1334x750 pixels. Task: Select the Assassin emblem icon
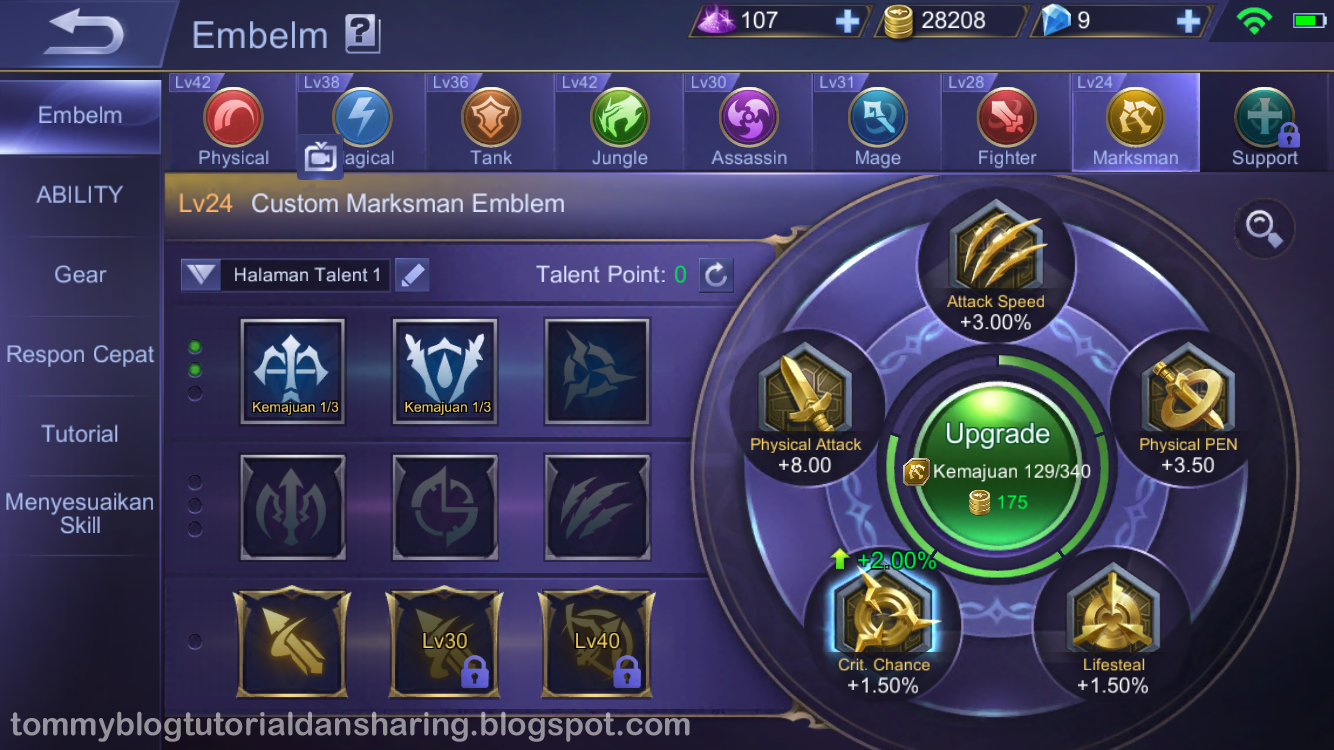coord(747,120)
